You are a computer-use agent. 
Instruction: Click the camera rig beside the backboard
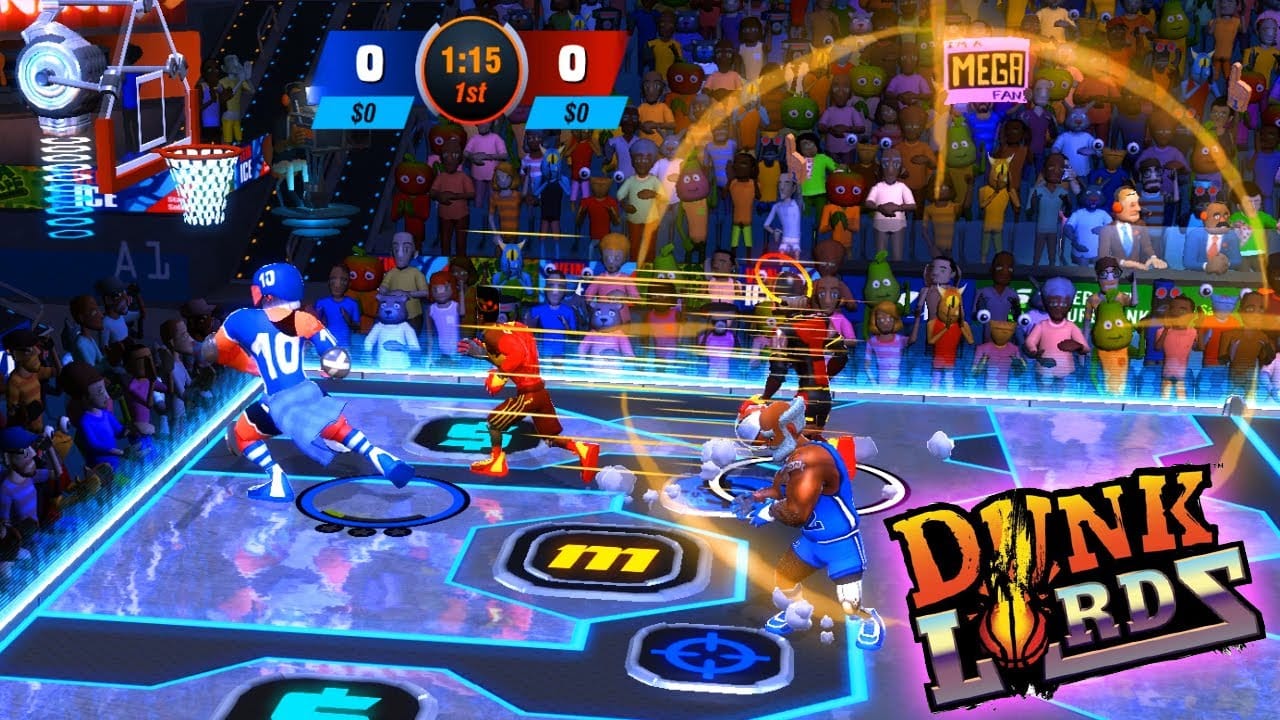(x=55, y=70)
